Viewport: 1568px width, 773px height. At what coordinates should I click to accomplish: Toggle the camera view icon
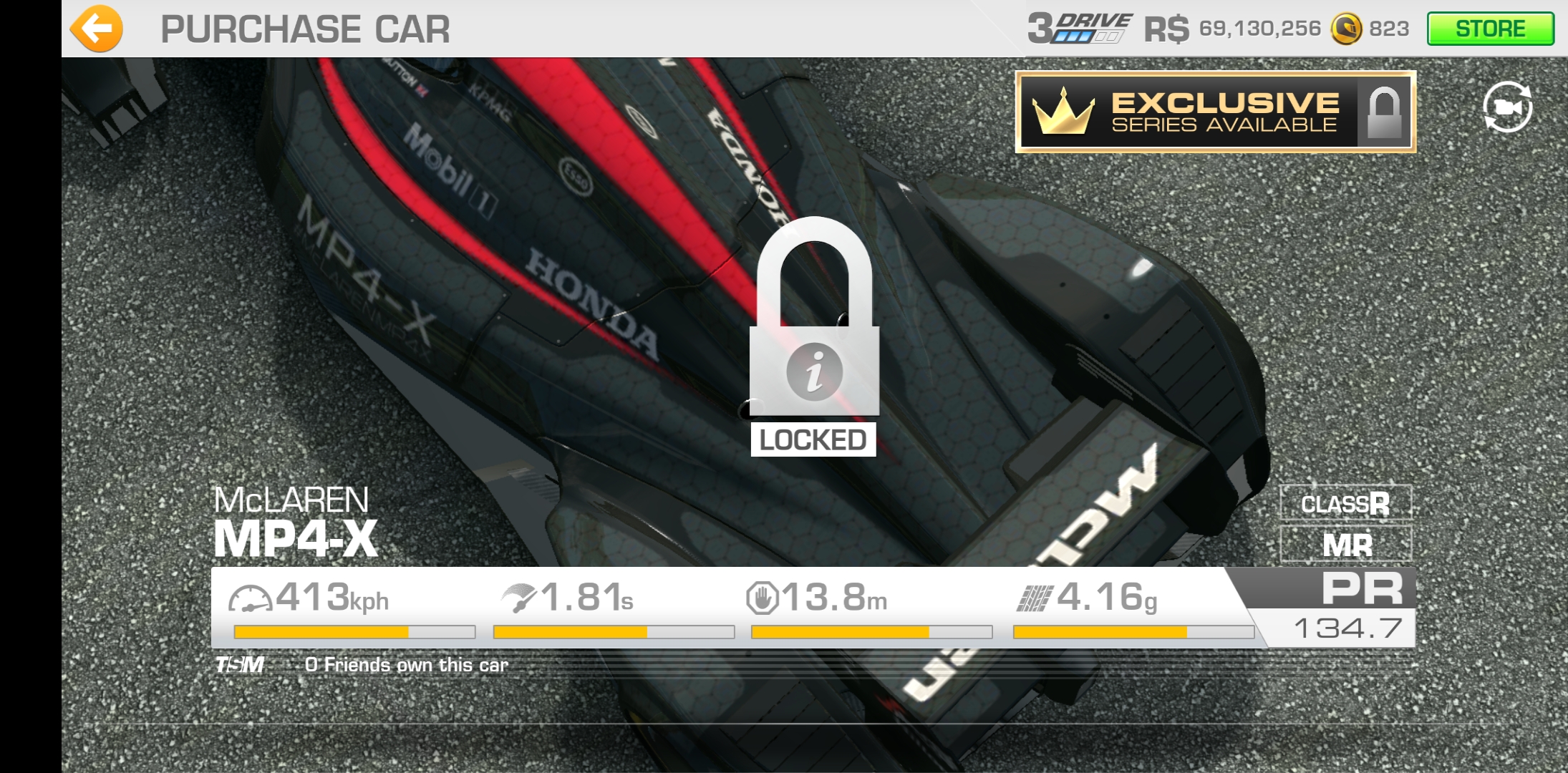click(1507, 107)
